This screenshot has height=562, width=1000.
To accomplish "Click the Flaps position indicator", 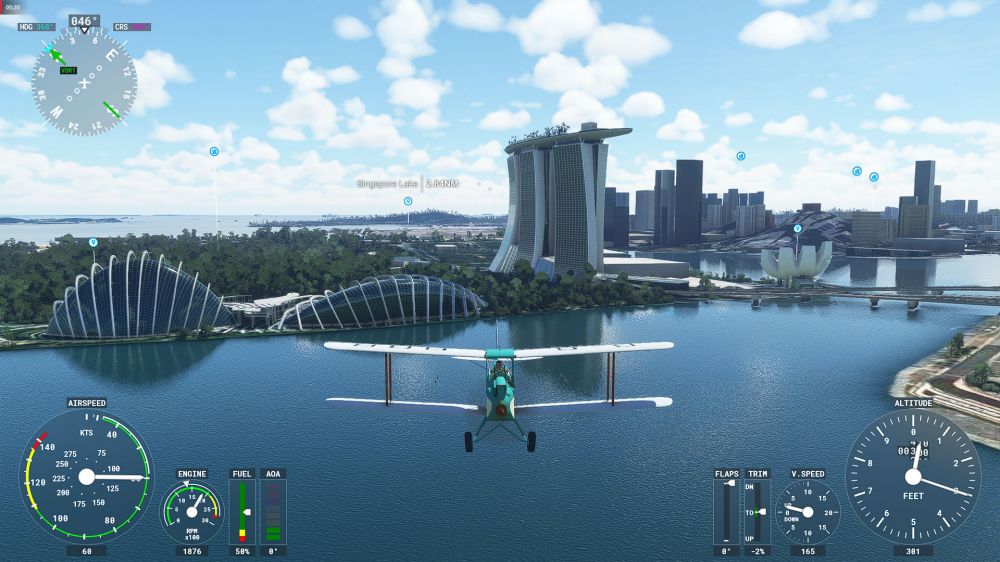I will click(x=727, y=511).
